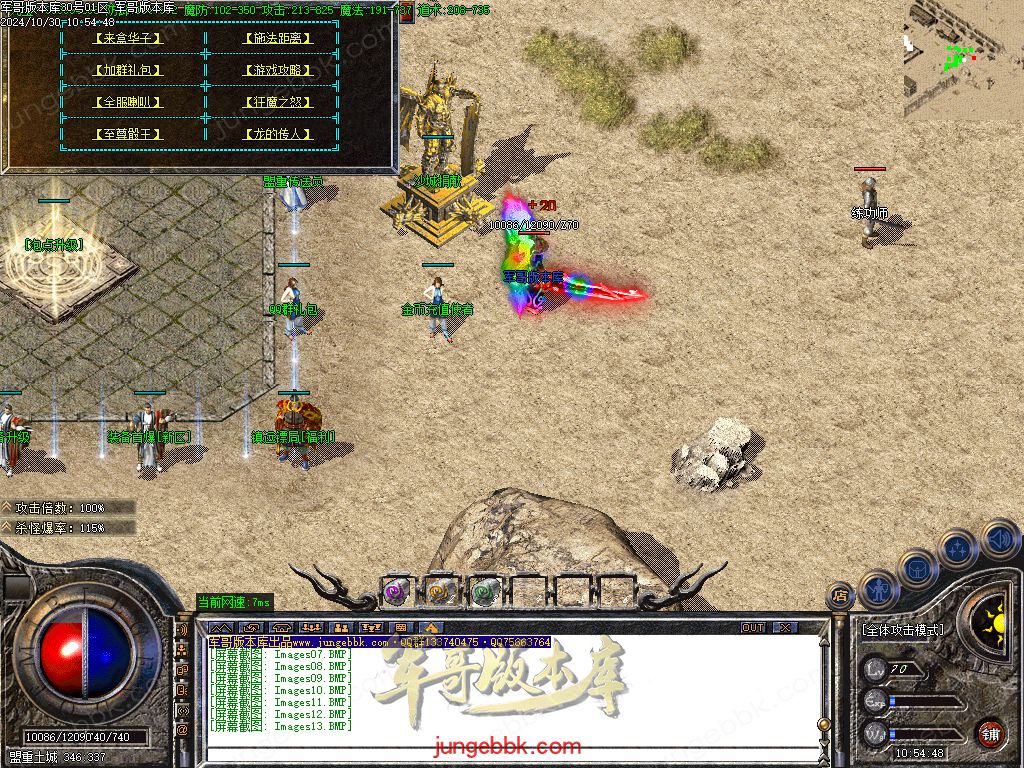Open the character figure round button
This screenshot has width=1024, height=768.
point(879,590)
